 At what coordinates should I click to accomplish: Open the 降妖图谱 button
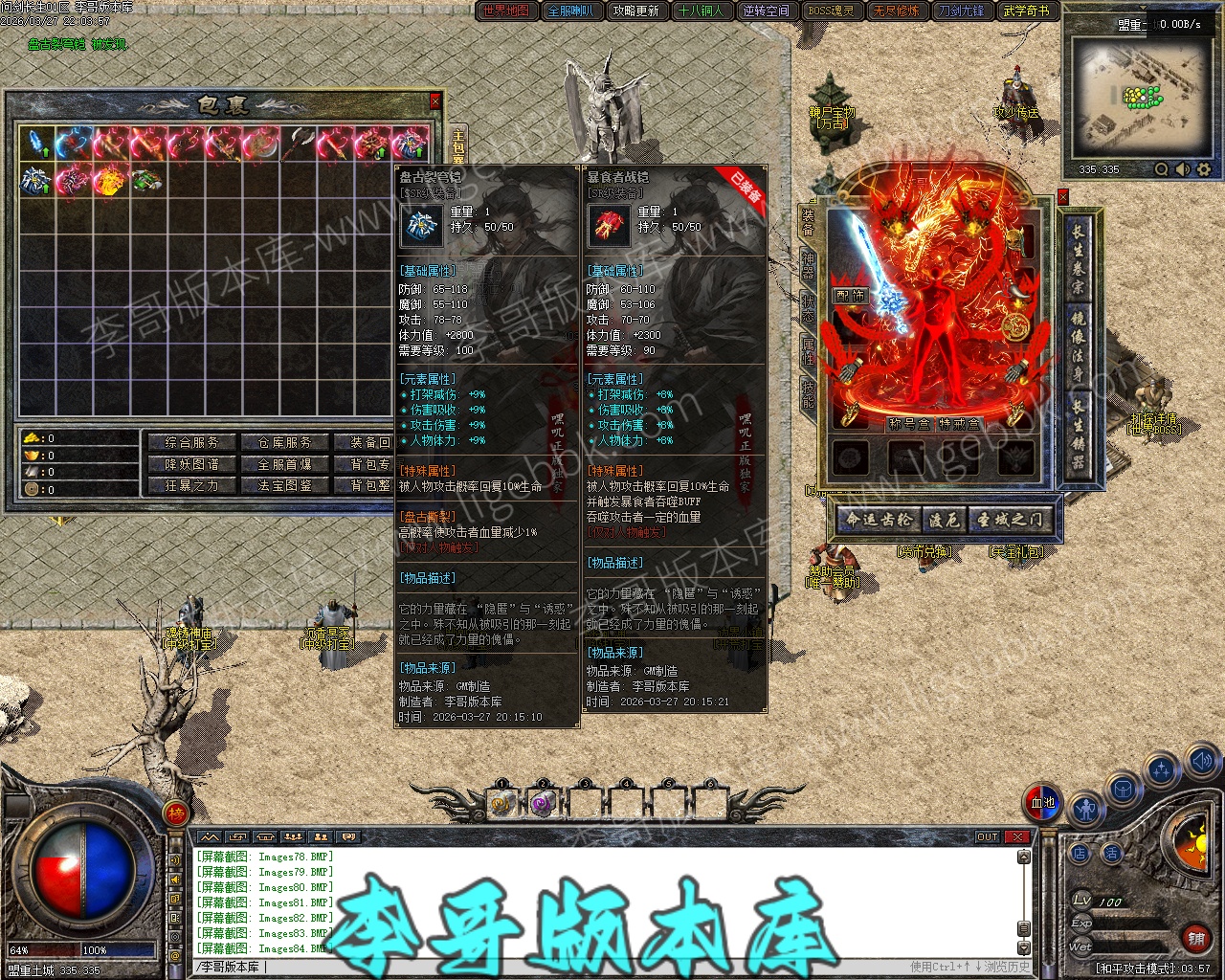(x=191, y=464)
